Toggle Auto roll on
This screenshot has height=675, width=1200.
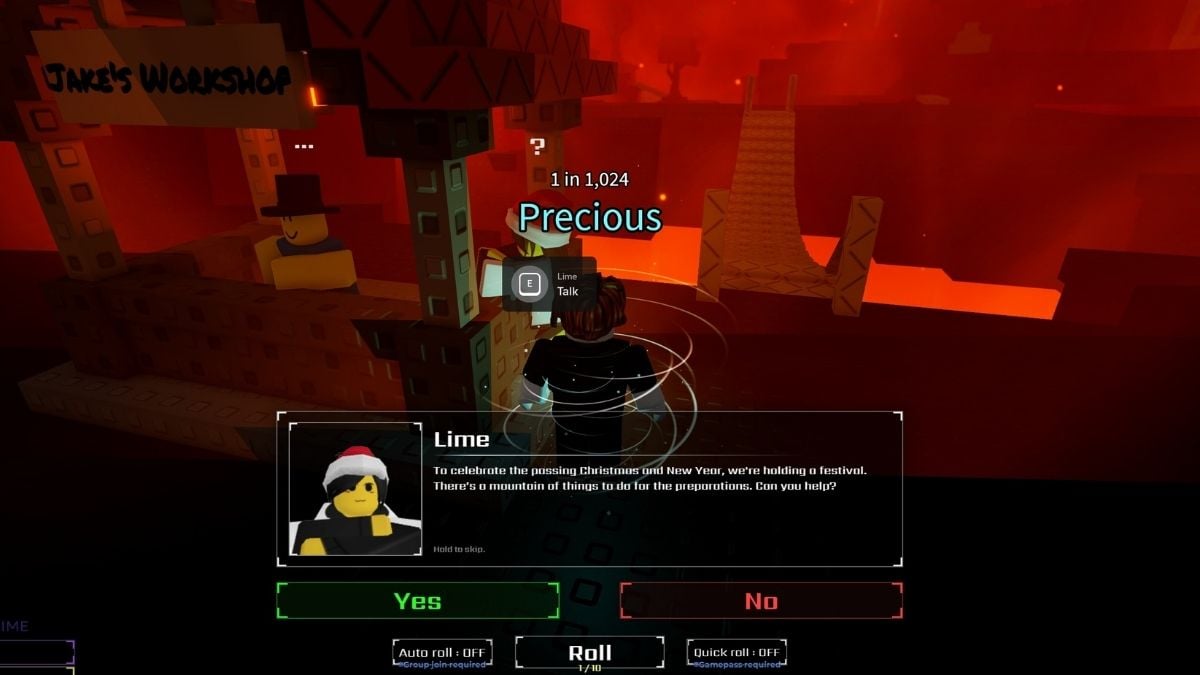click(x=441, y=653)
